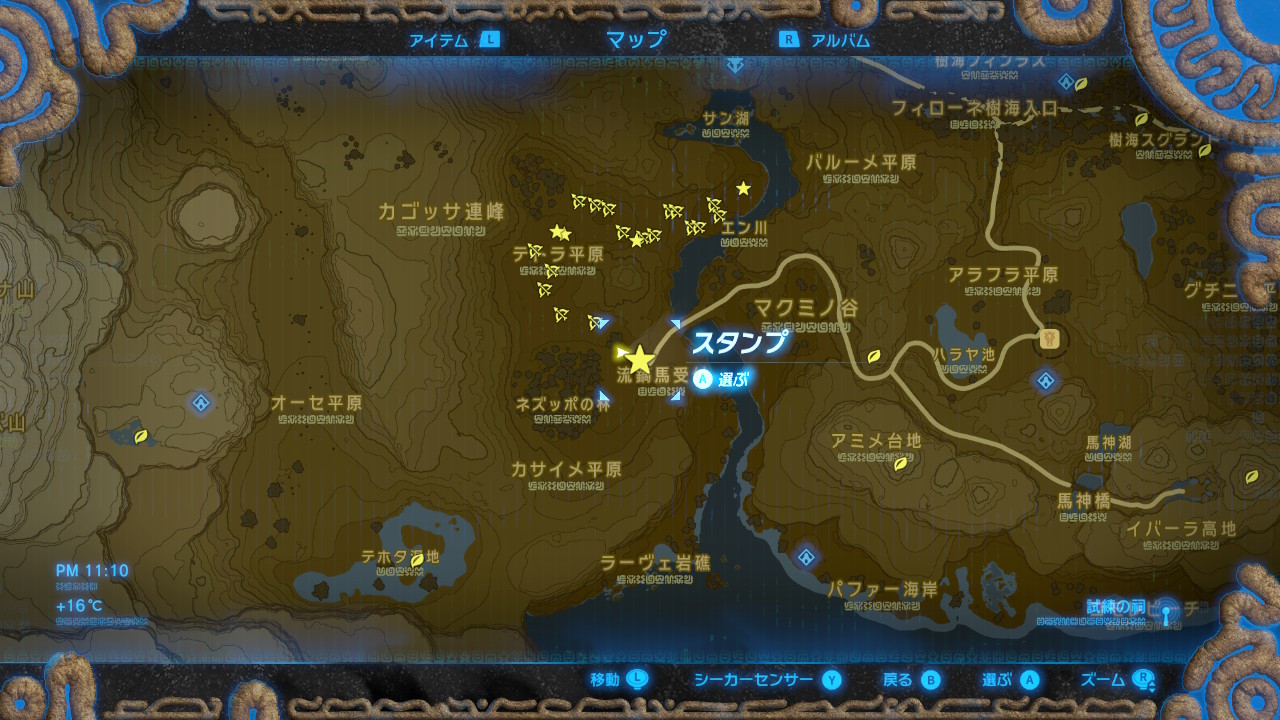1280x720 pixels.
Task: Click the leaf icon at テホタ湿地
Action: pos(417,561)
